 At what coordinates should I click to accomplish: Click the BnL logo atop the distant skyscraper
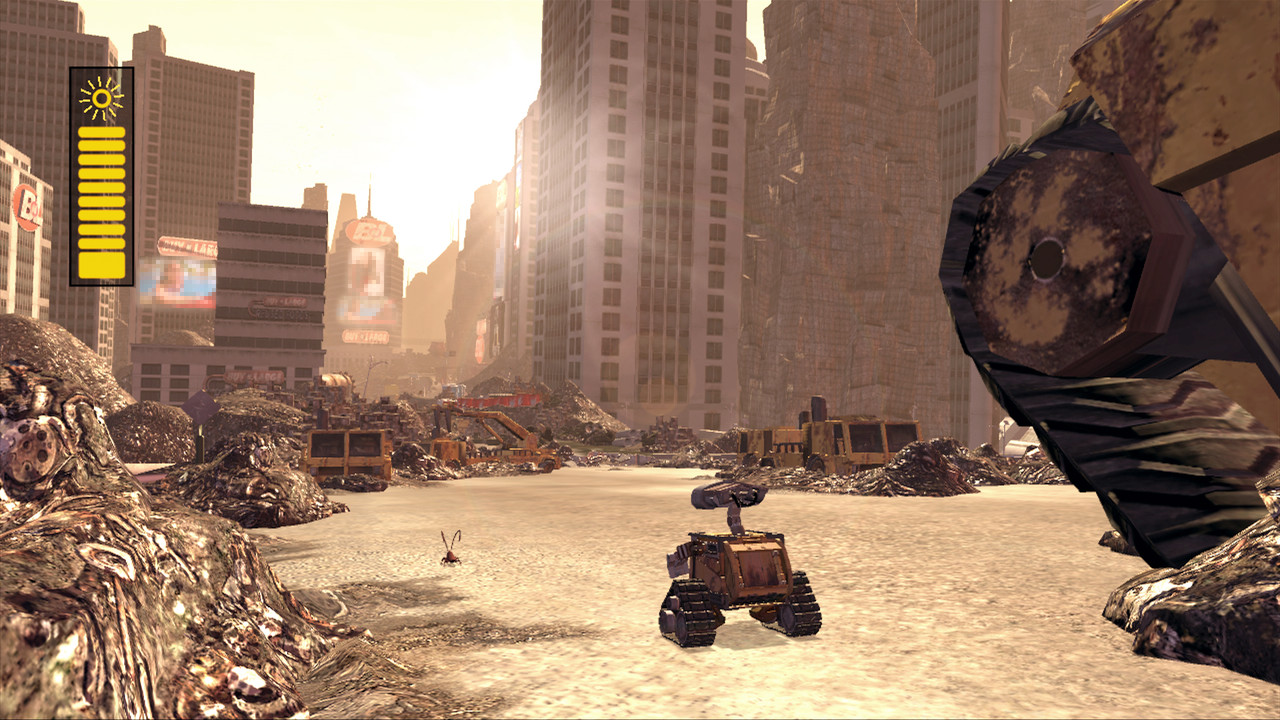tap(367, 230)
